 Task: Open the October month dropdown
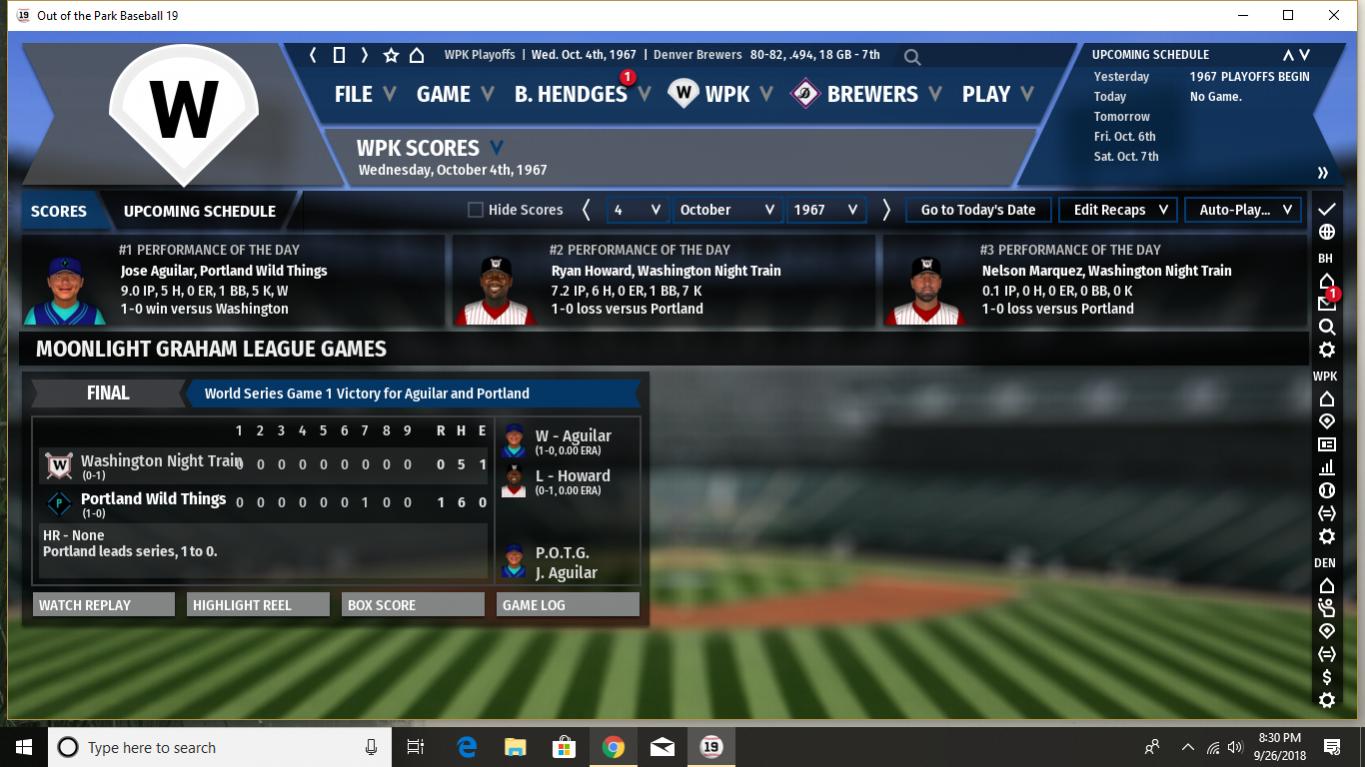click(727, 210)
